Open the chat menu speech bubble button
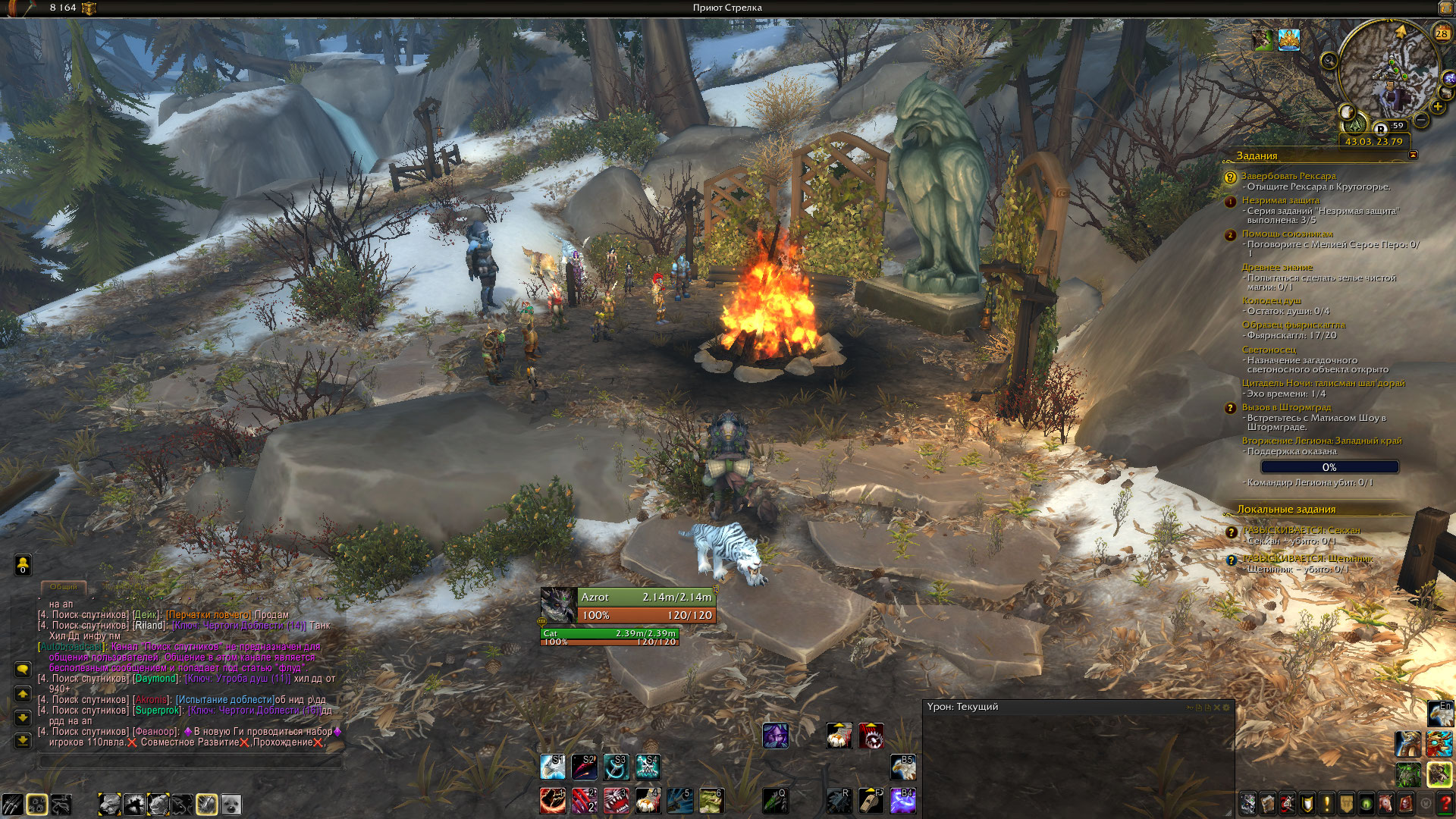The height and width of the screenshot is (819, 1456). tap(23, 670)
